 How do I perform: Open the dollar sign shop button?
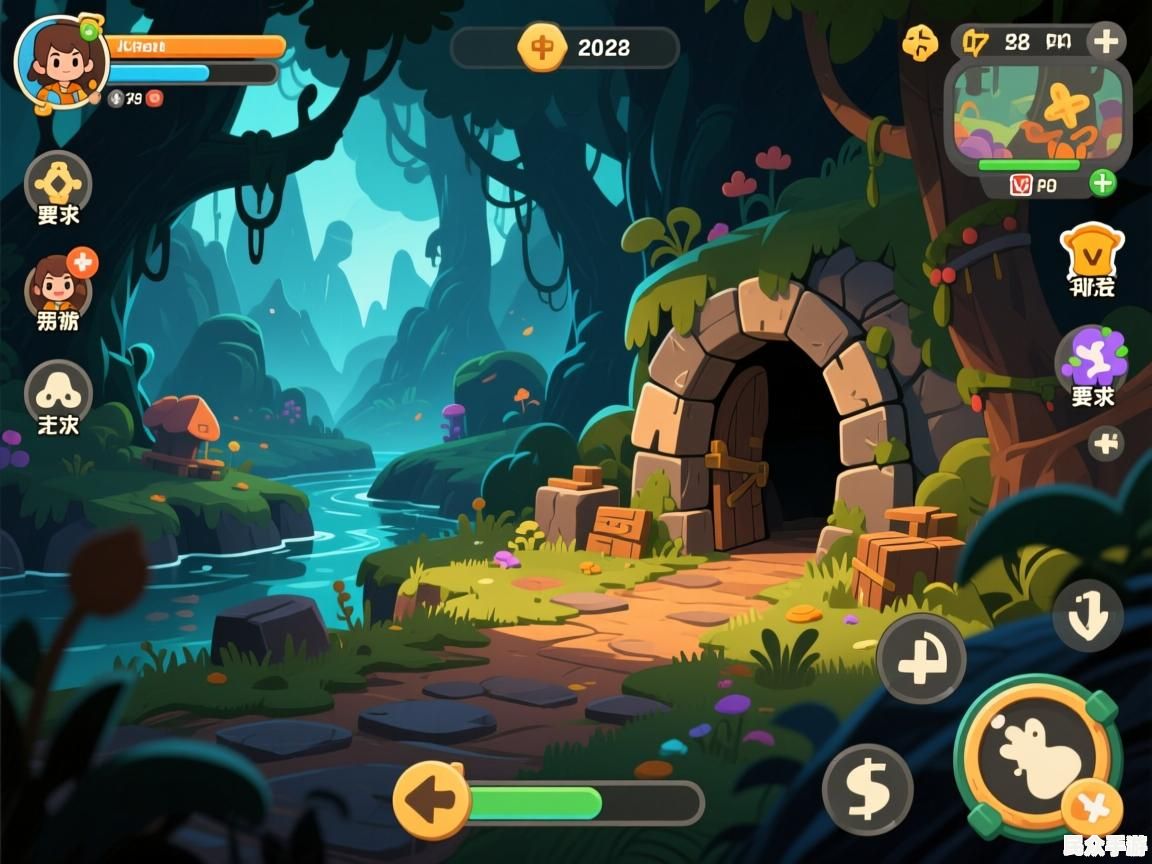click(x=867, y=789)
